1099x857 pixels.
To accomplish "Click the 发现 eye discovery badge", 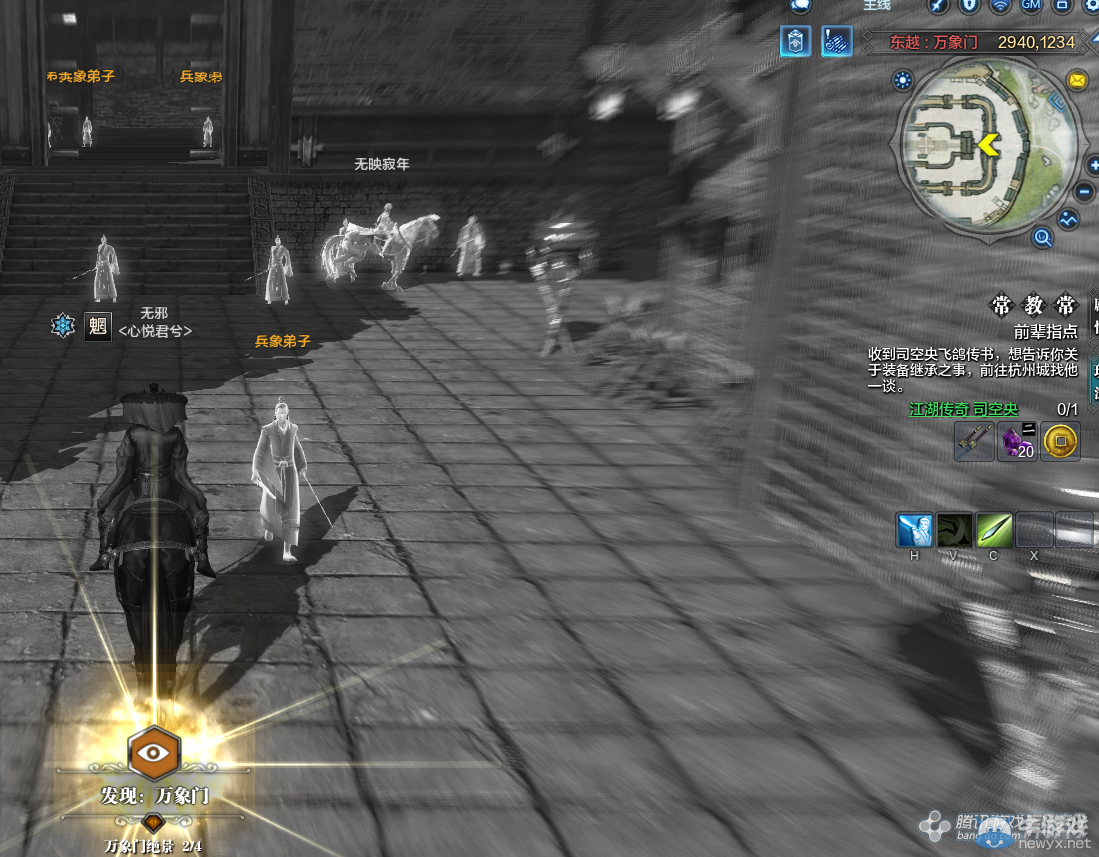I will click(154, 754).
